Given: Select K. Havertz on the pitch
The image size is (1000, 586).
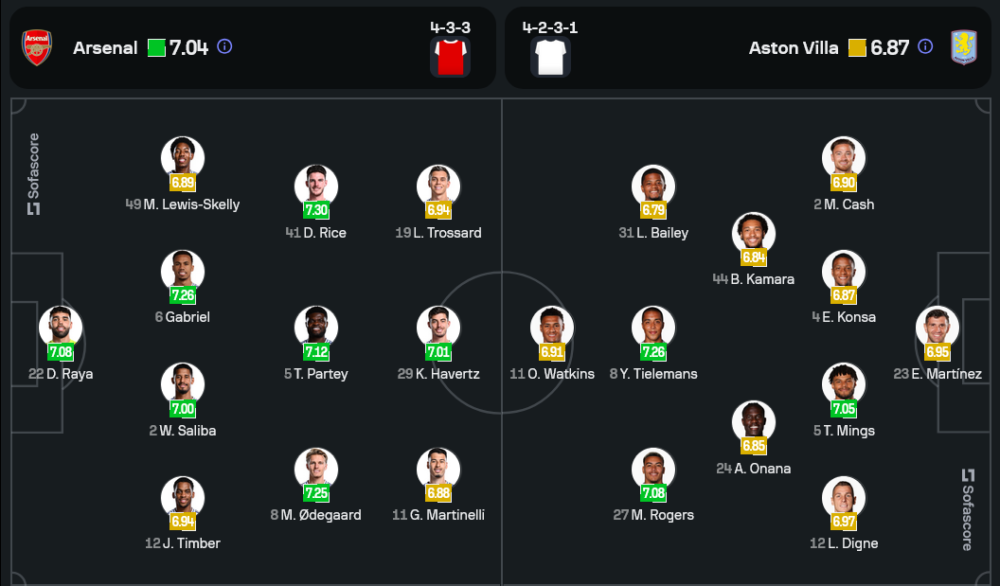Looking at the screenshot, I should (438, 327).
